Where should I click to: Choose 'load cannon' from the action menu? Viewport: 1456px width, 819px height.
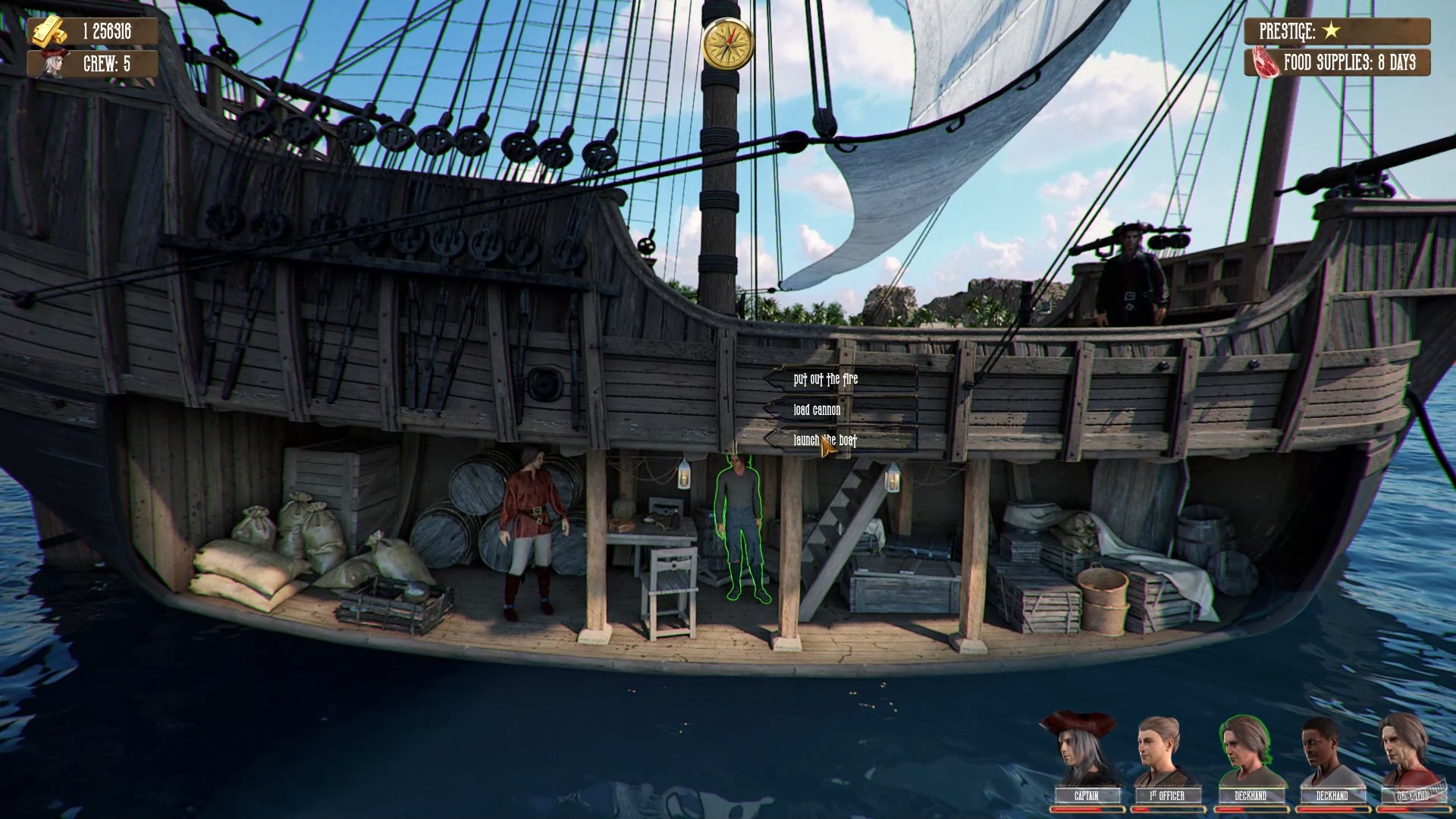point(817,409)
